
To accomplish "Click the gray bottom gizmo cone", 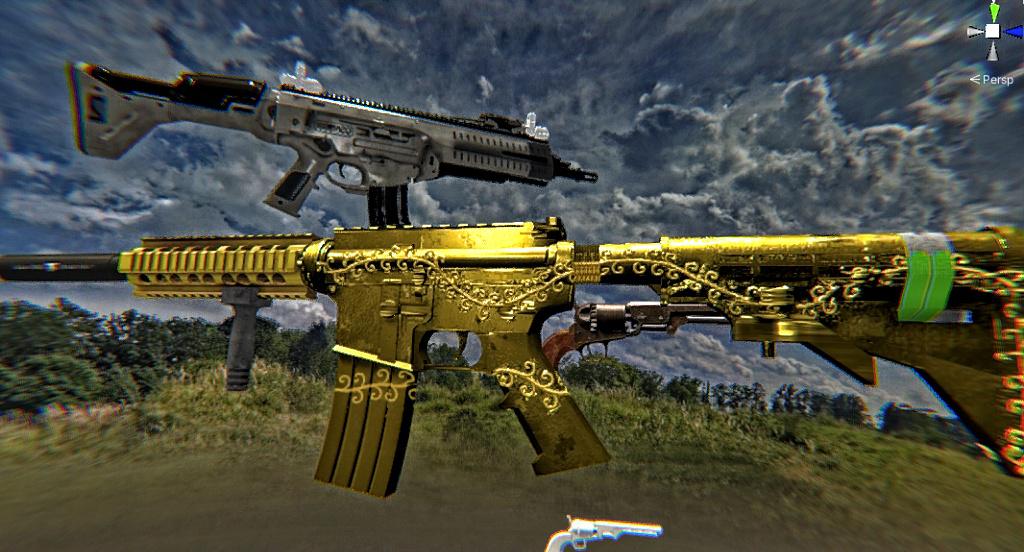I will (x=992, y=50).
